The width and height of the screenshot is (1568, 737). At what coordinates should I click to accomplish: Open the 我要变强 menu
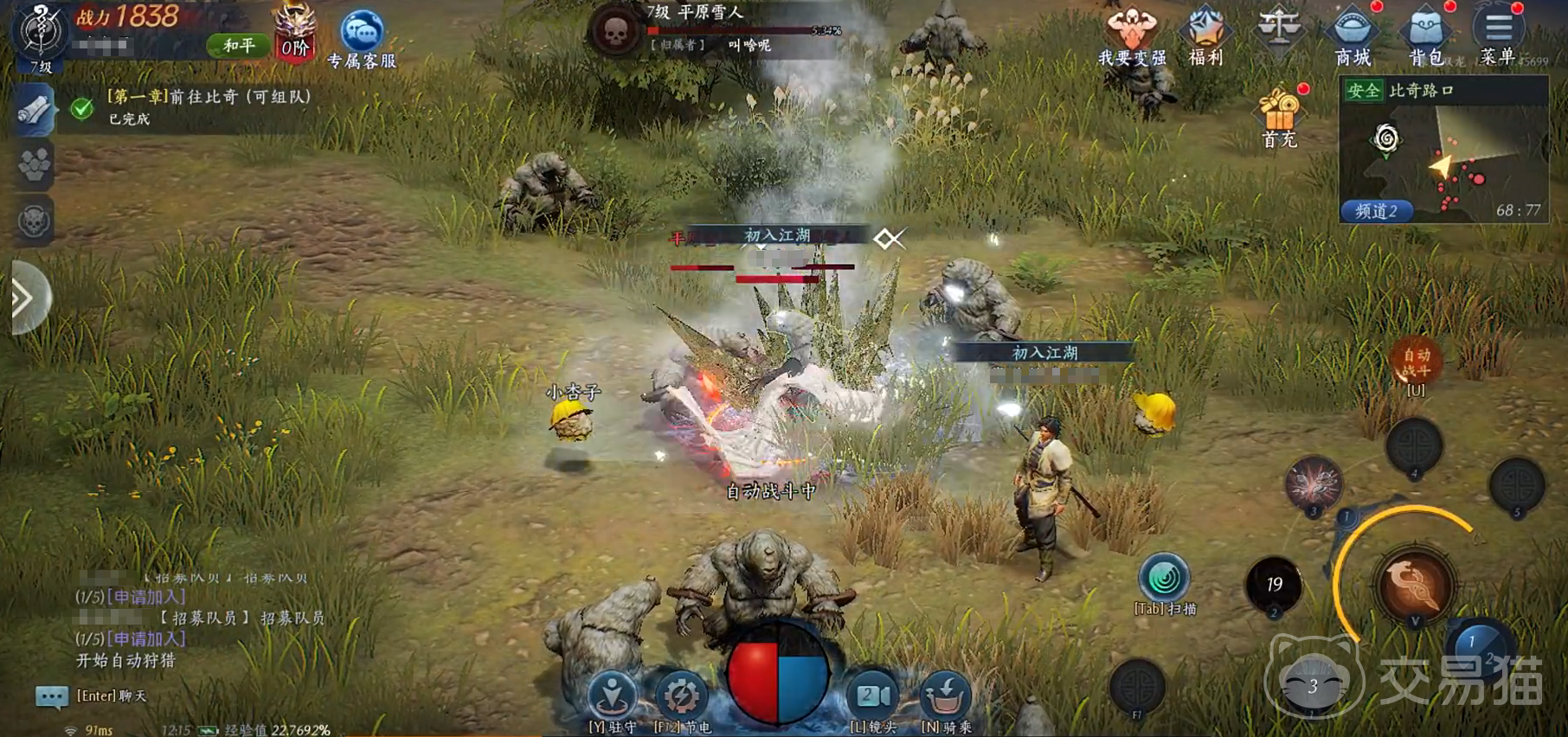1131,35
